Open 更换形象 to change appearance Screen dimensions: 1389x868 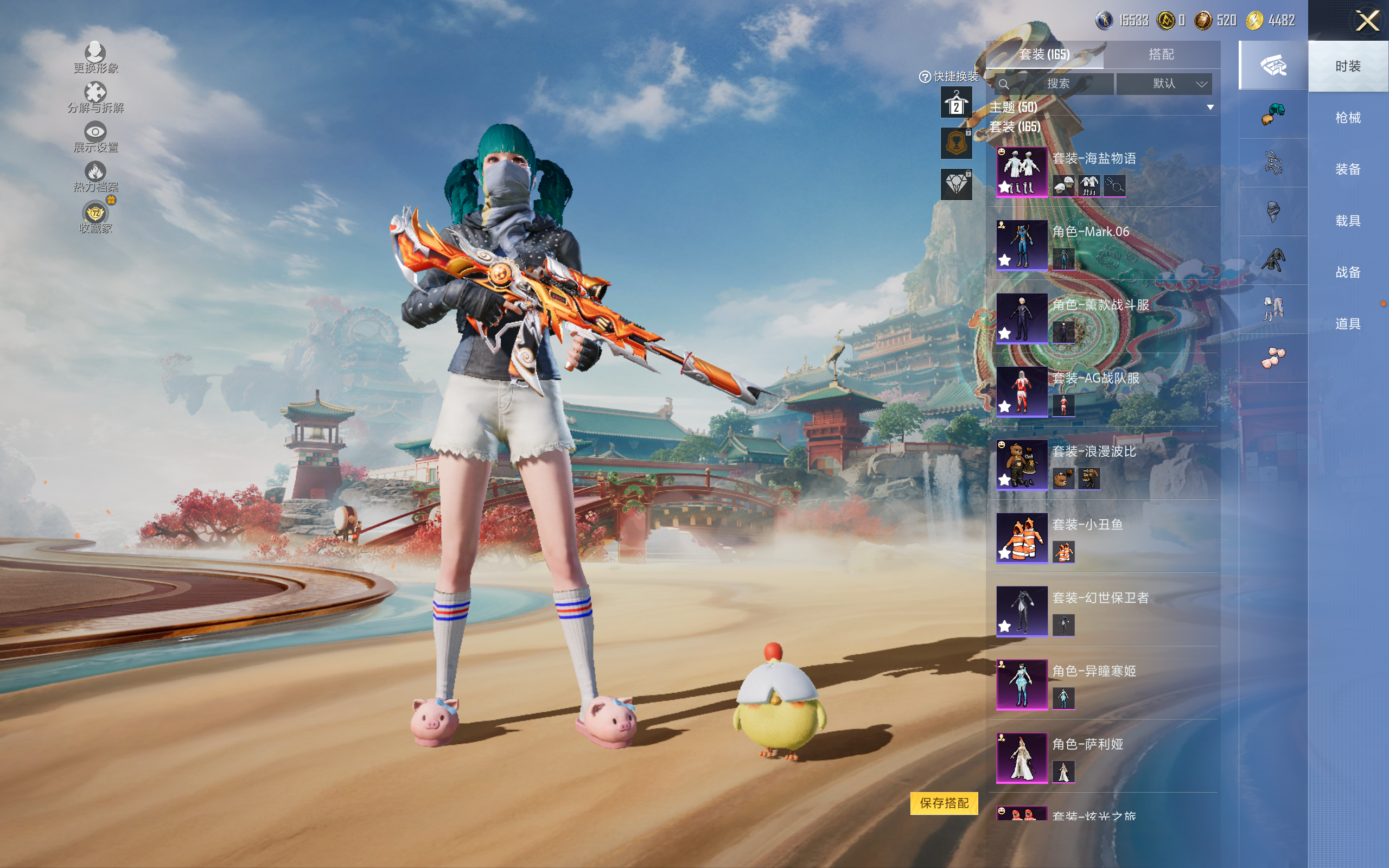click(x=95, y=58)
